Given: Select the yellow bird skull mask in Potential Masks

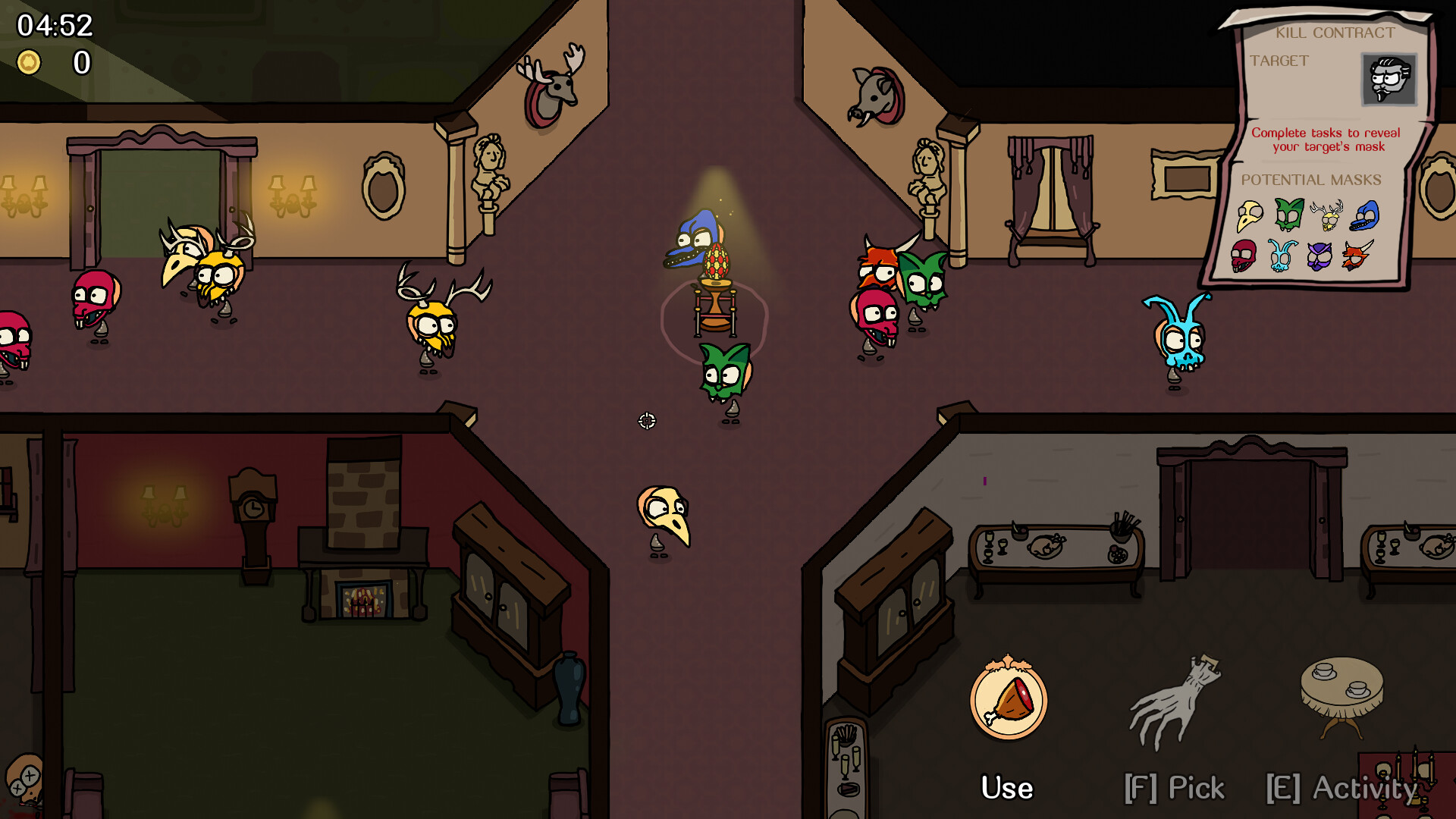Looking at the screenshot, I should (x=1250, y=215).
